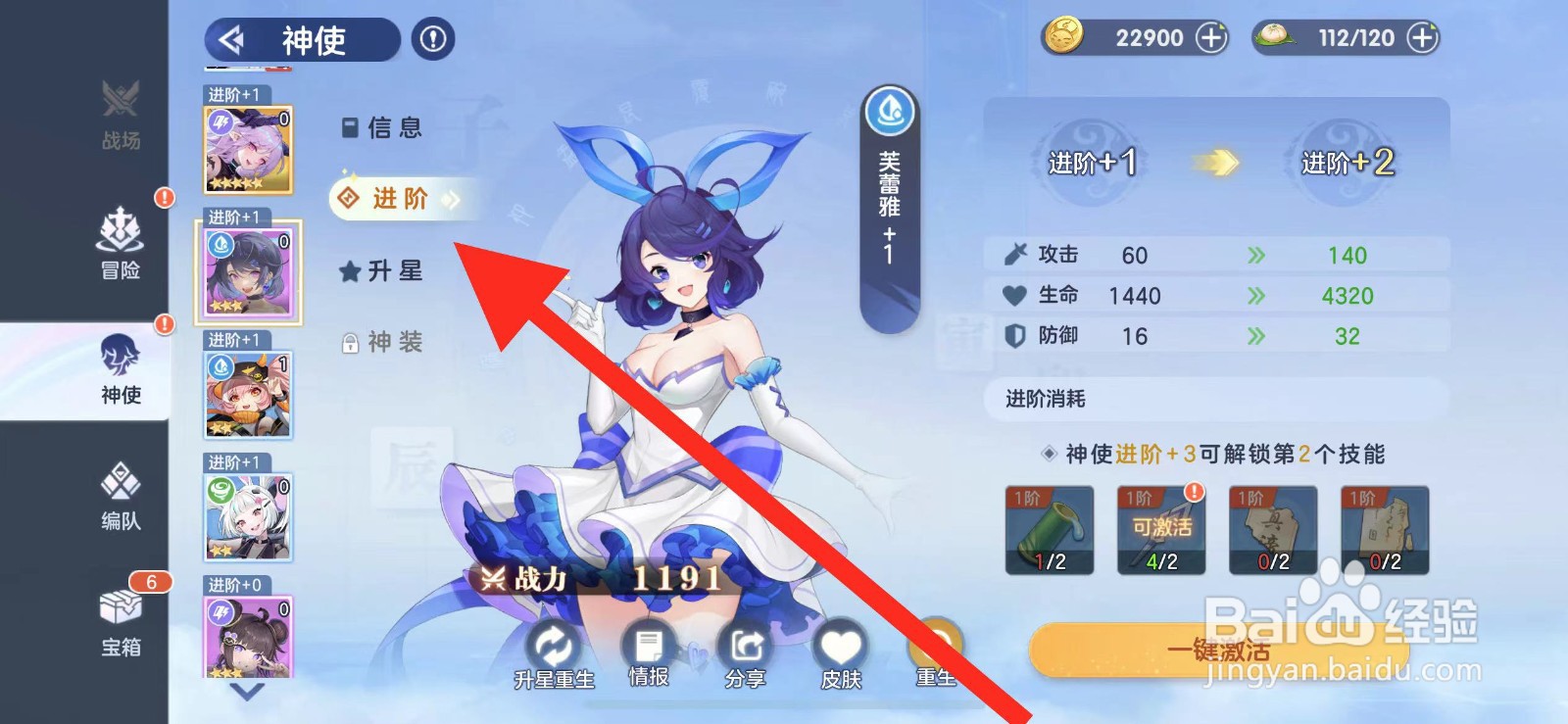Select the 可激活 activatable material with exclamation mark

click(1162, 530)
